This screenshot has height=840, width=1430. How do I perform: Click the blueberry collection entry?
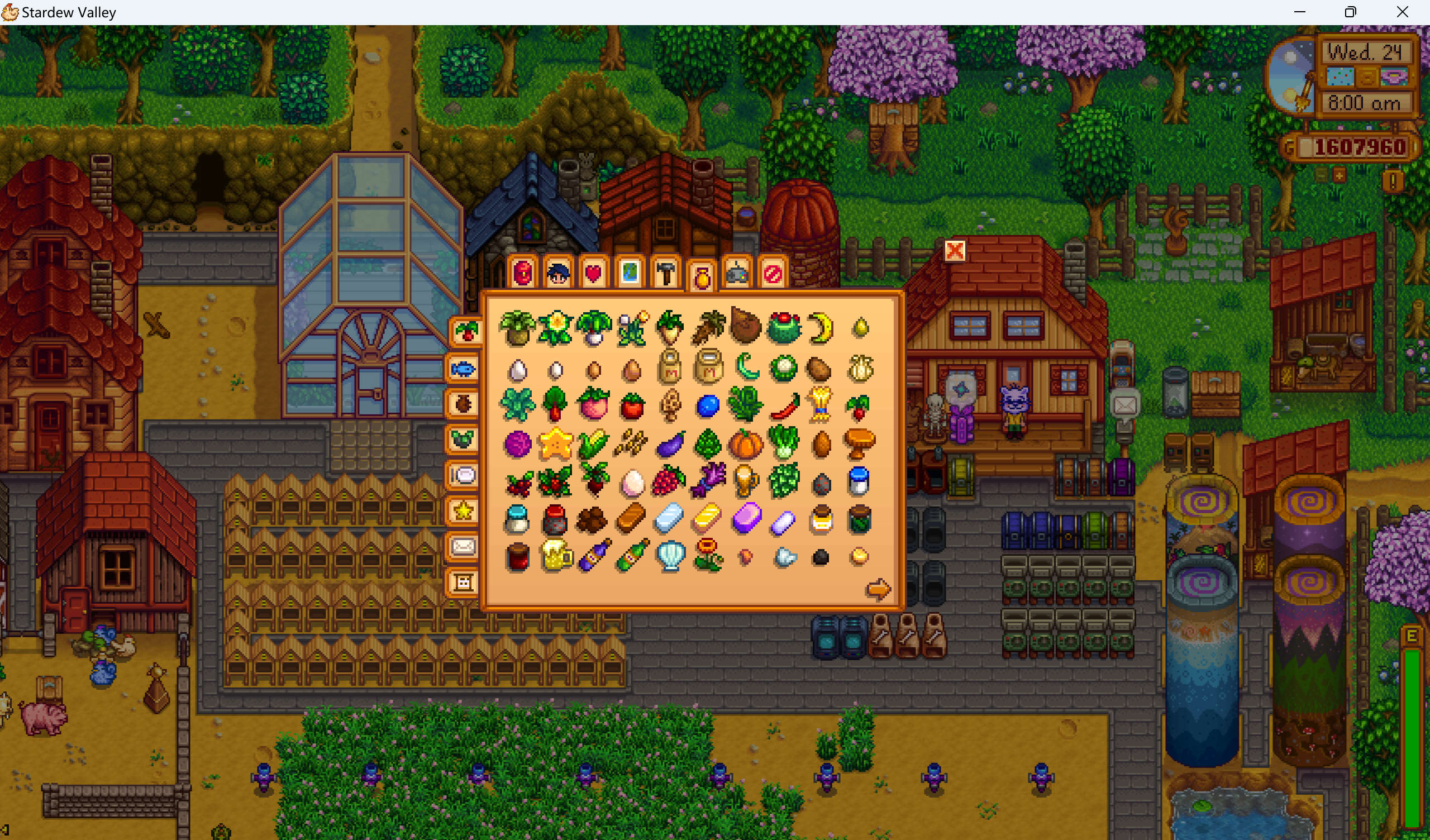point(708,405)
